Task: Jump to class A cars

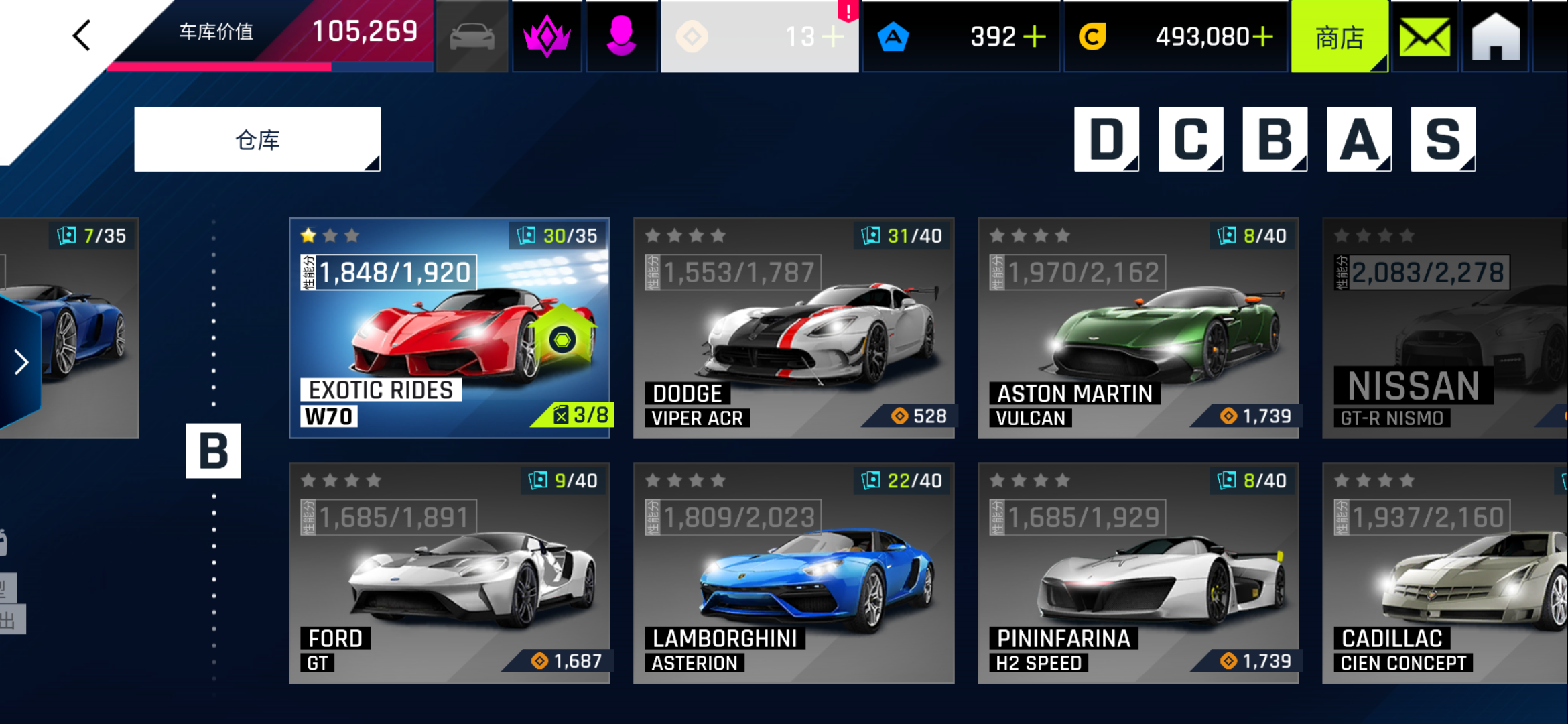Action: pos(1359,139)
